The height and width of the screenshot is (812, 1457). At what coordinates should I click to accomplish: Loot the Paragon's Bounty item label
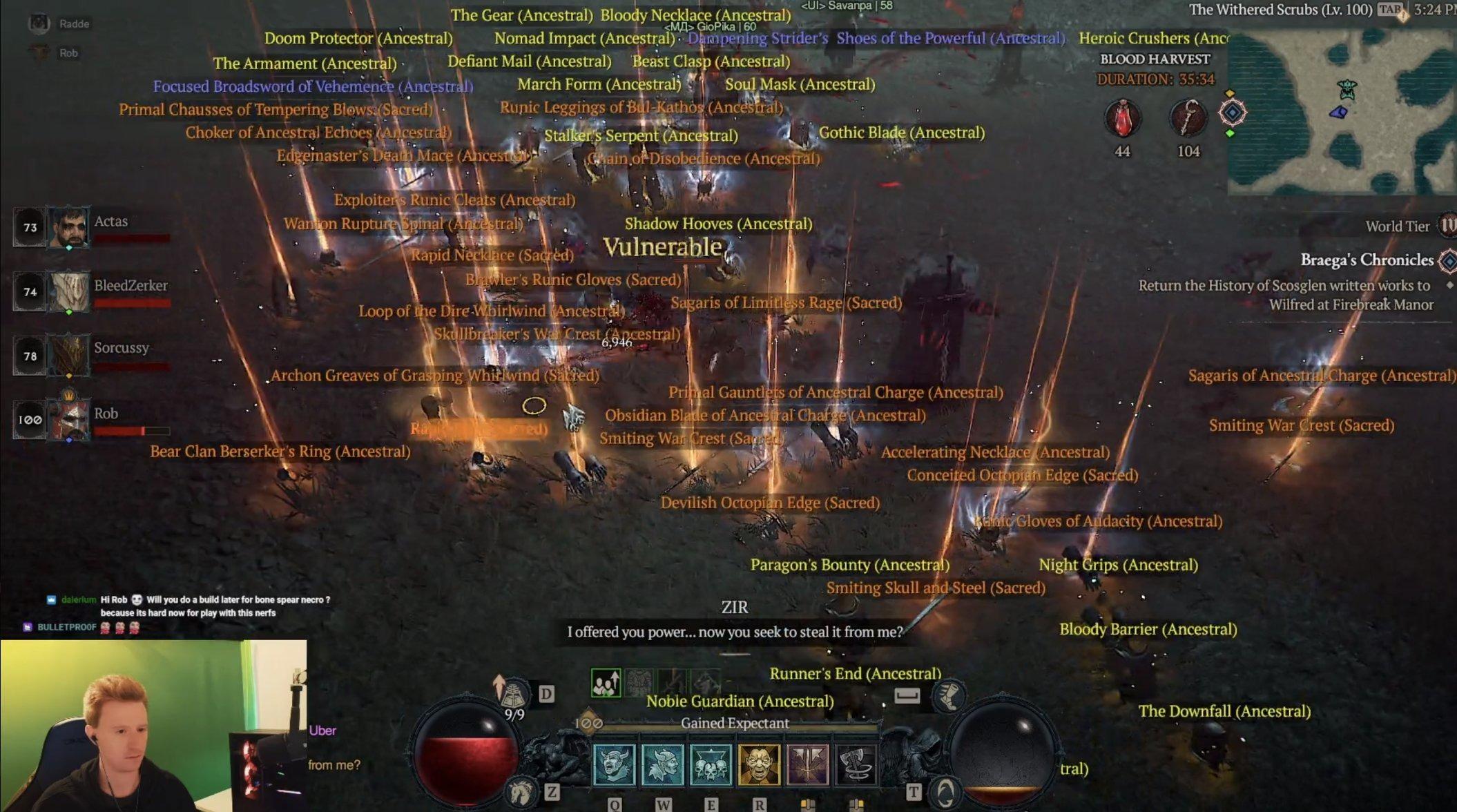[x=849, y=565]
